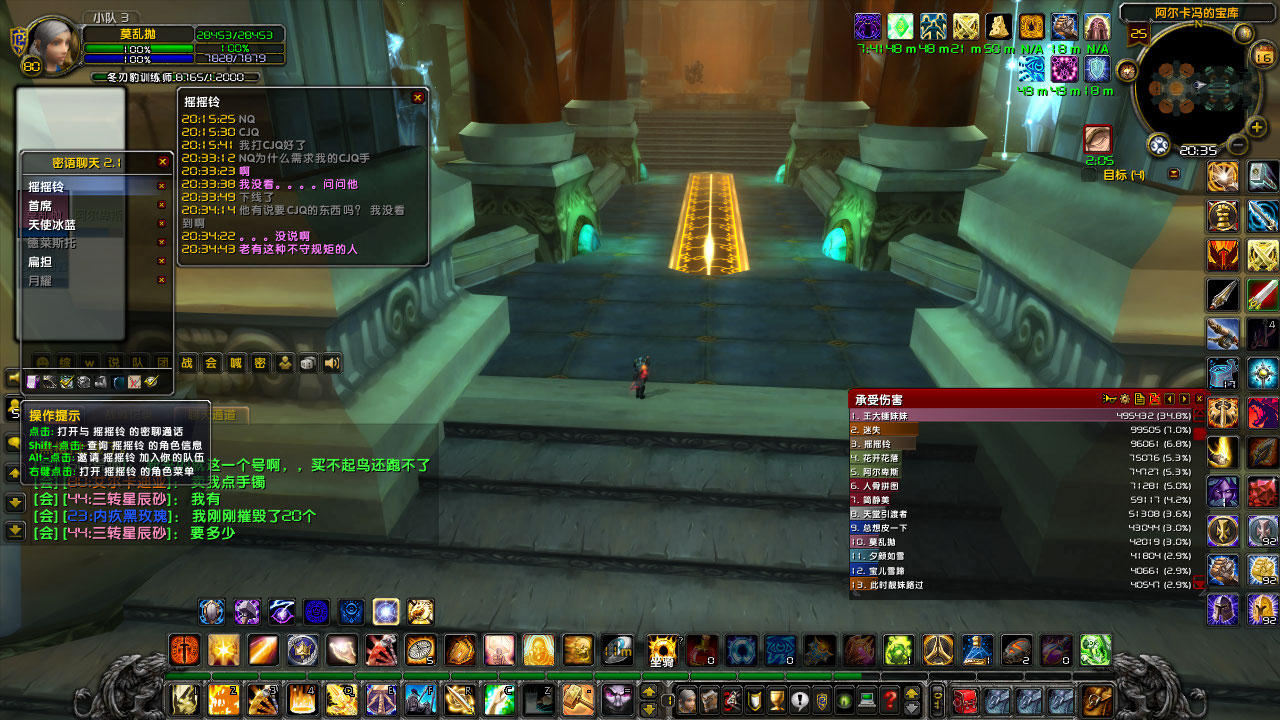Mute chat with the speaker icon
This screenshot has width=1280, height=720.
[332, 362]
